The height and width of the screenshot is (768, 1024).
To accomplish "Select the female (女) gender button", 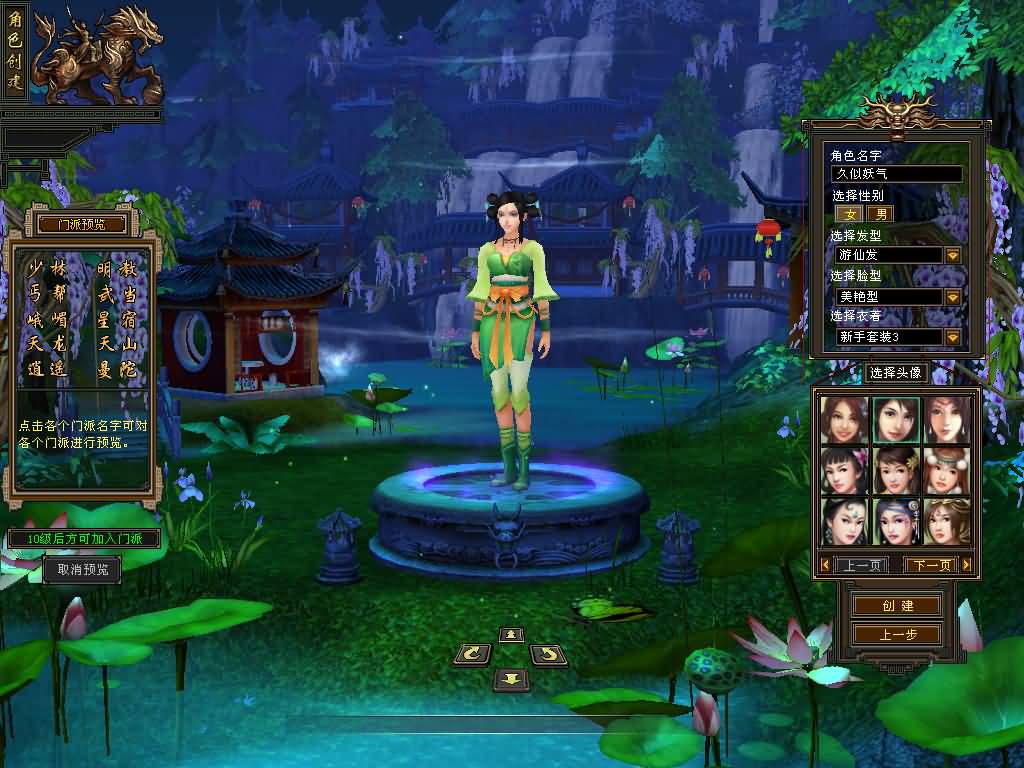I will pos(850,214).
